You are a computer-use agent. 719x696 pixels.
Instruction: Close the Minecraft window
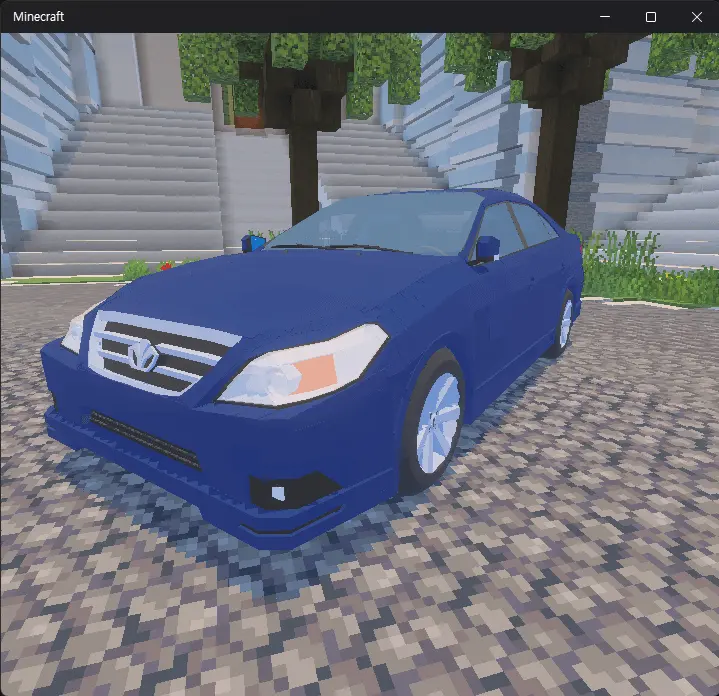pyautogui.click(x=697, y=17)
